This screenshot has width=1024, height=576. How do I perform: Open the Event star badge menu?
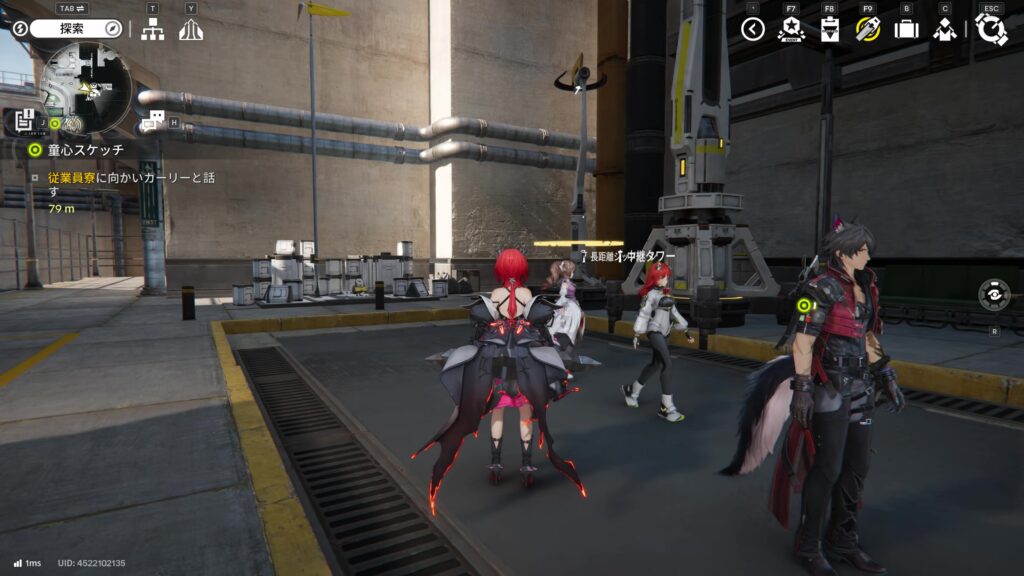pyautogui.click(x=791, y=29)
